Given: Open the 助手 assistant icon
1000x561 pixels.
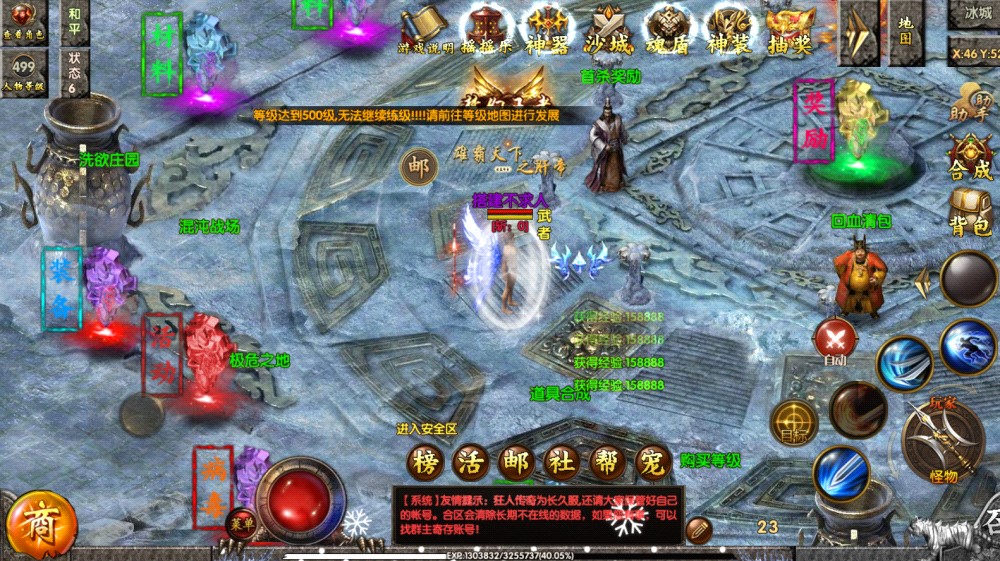Looking at the screenshot, I should [968, 102].
